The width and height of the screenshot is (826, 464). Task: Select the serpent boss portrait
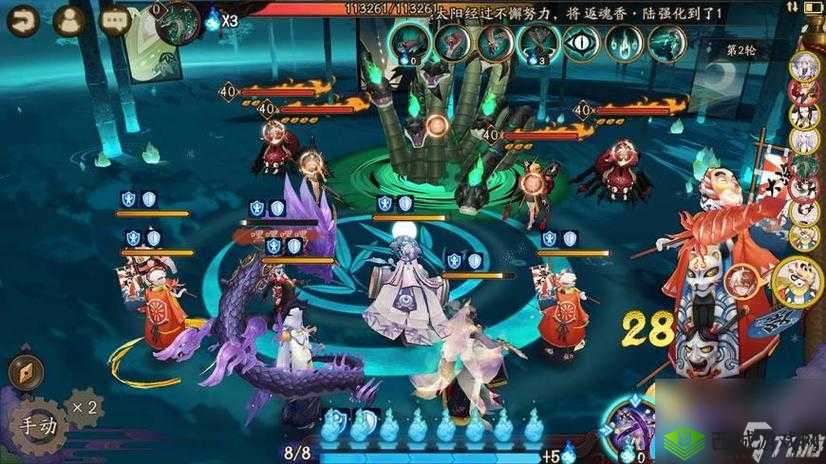click(177, 22)
